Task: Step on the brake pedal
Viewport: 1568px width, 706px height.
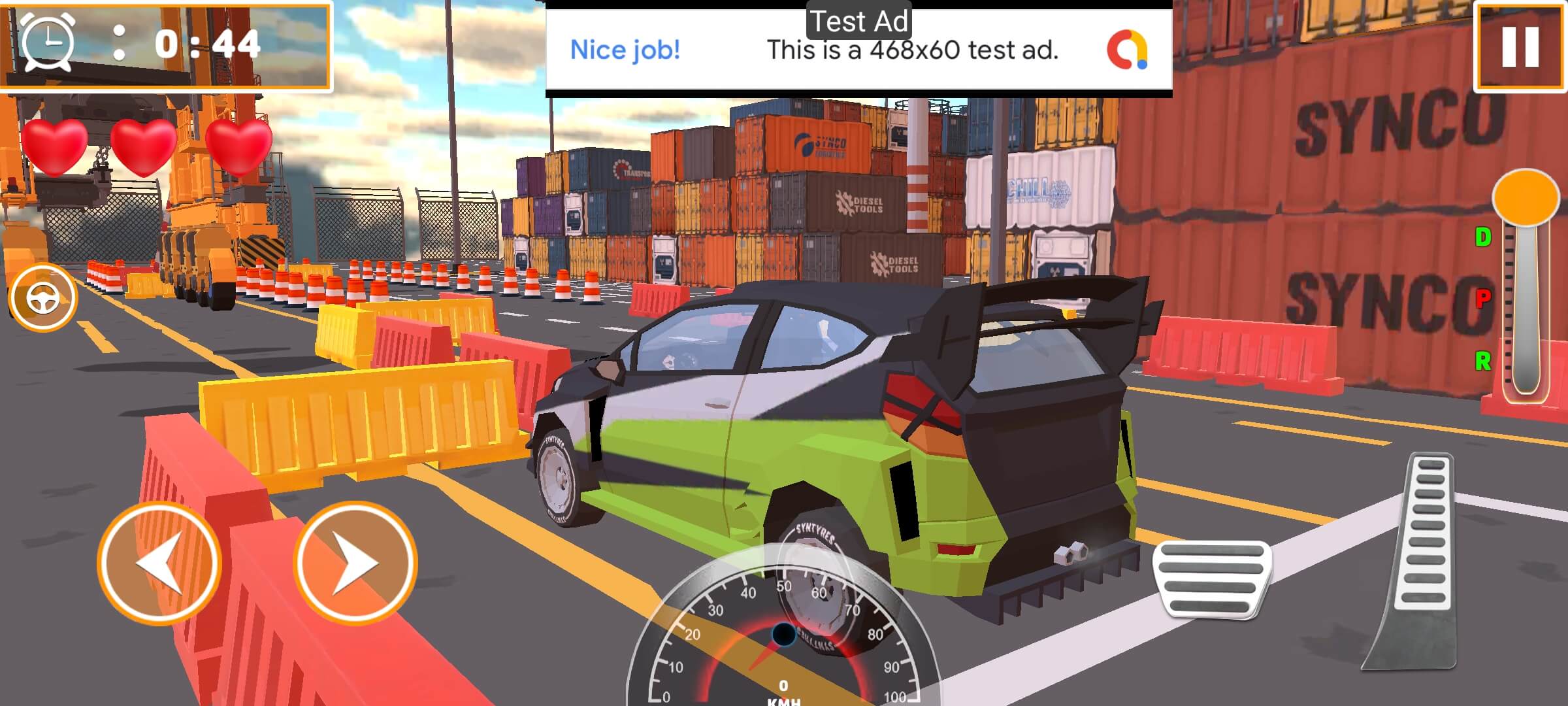Action: click(x=1212, y=579)
